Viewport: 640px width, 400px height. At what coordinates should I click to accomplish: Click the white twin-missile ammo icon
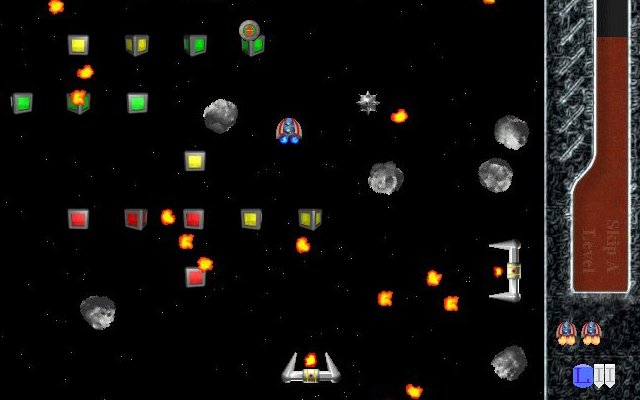pos(604,376)
